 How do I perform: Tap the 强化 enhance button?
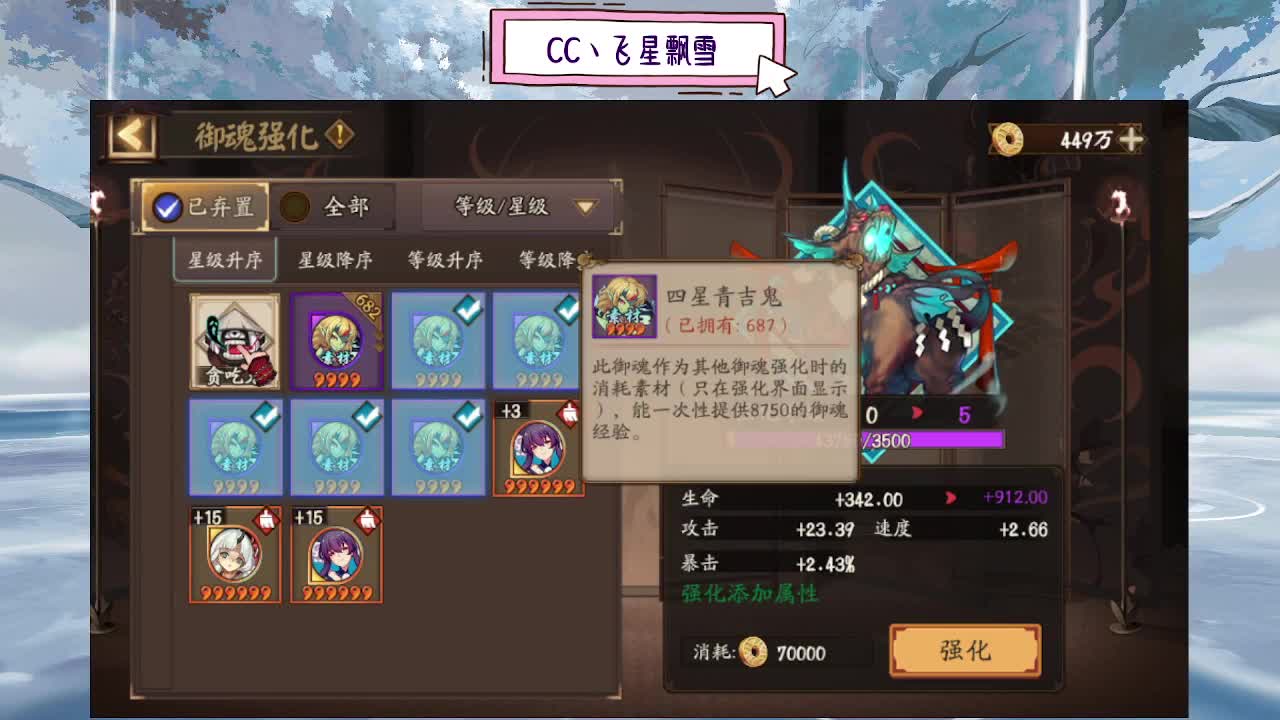coord(963,650)
